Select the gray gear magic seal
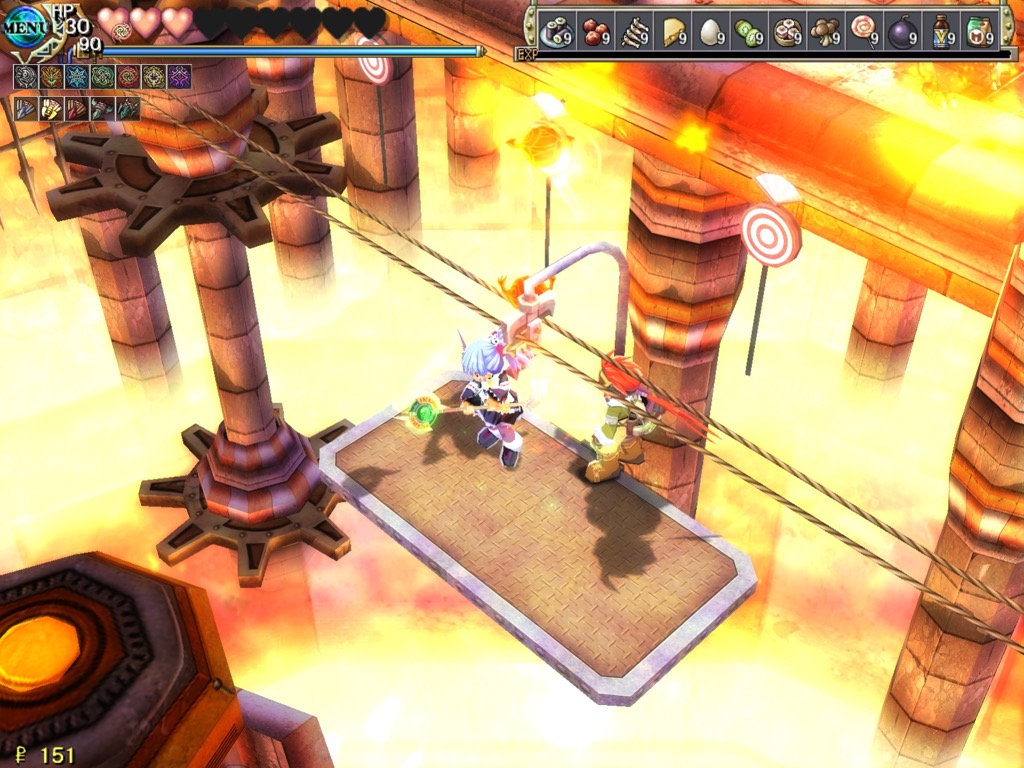This screenshot has width=1024, height=768. pos(26,77)
